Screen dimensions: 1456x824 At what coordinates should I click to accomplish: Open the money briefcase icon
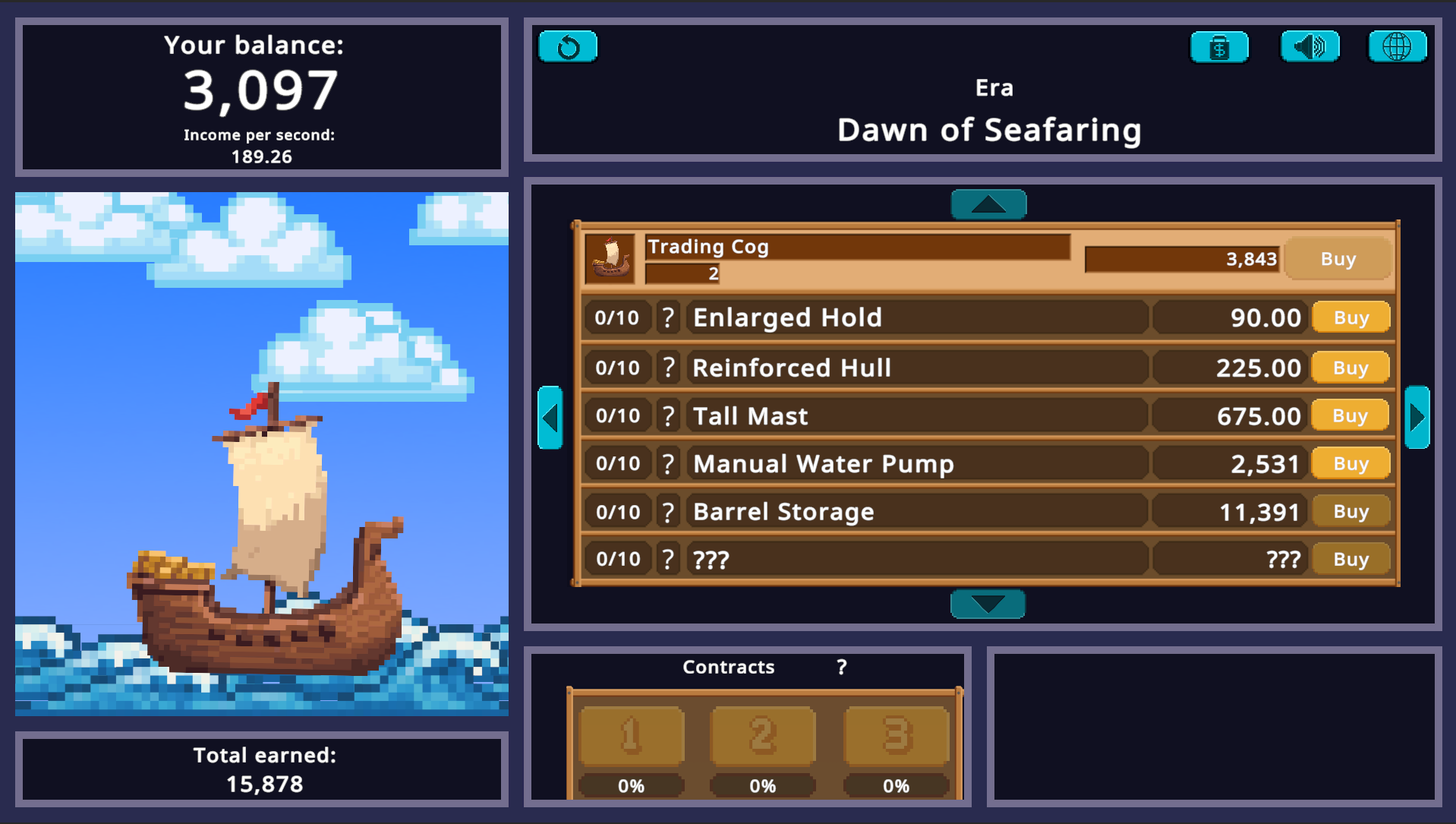tap(1218, 46)
